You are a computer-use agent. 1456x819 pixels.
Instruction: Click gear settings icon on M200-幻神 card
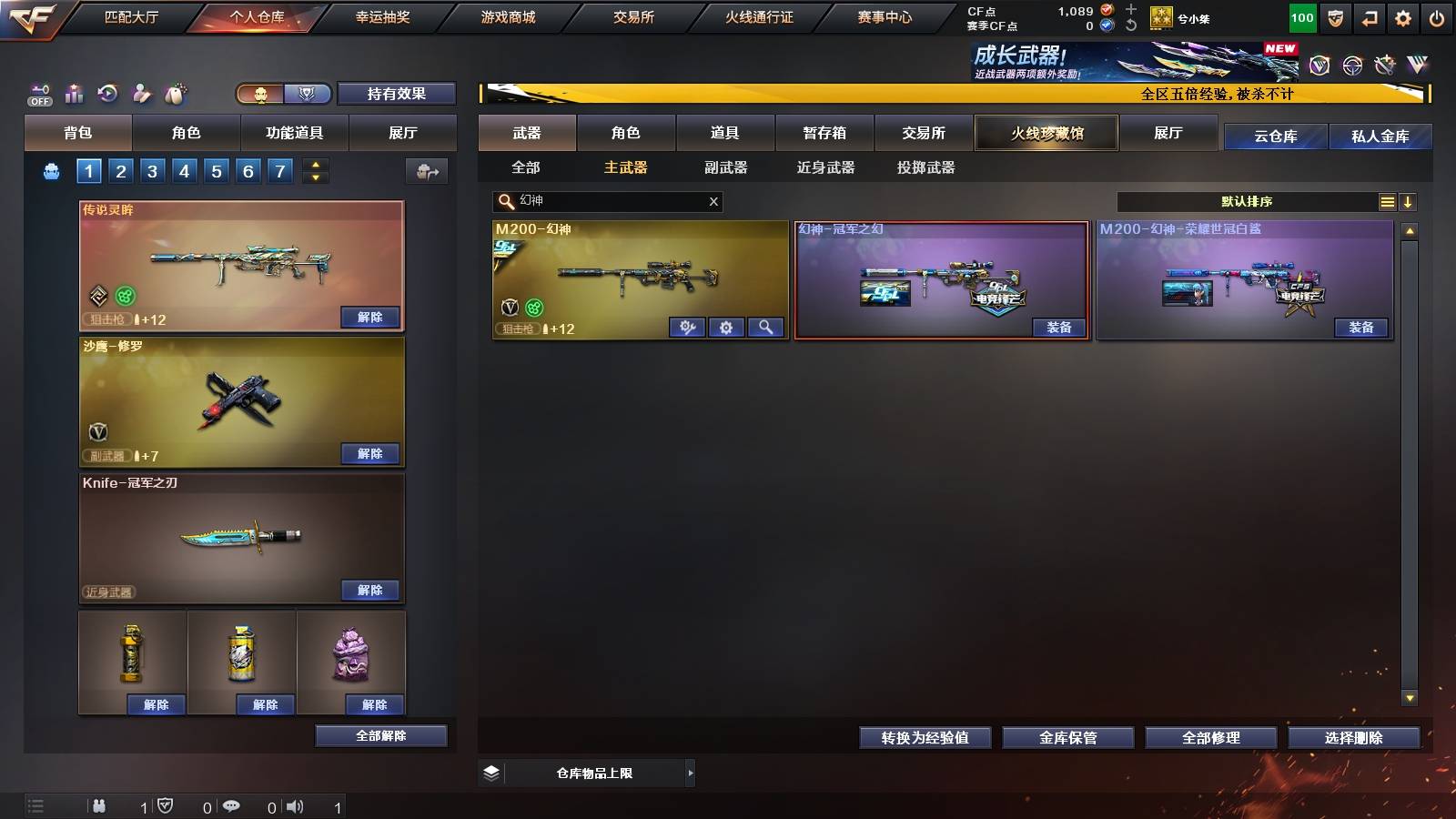tap(726, 327)
